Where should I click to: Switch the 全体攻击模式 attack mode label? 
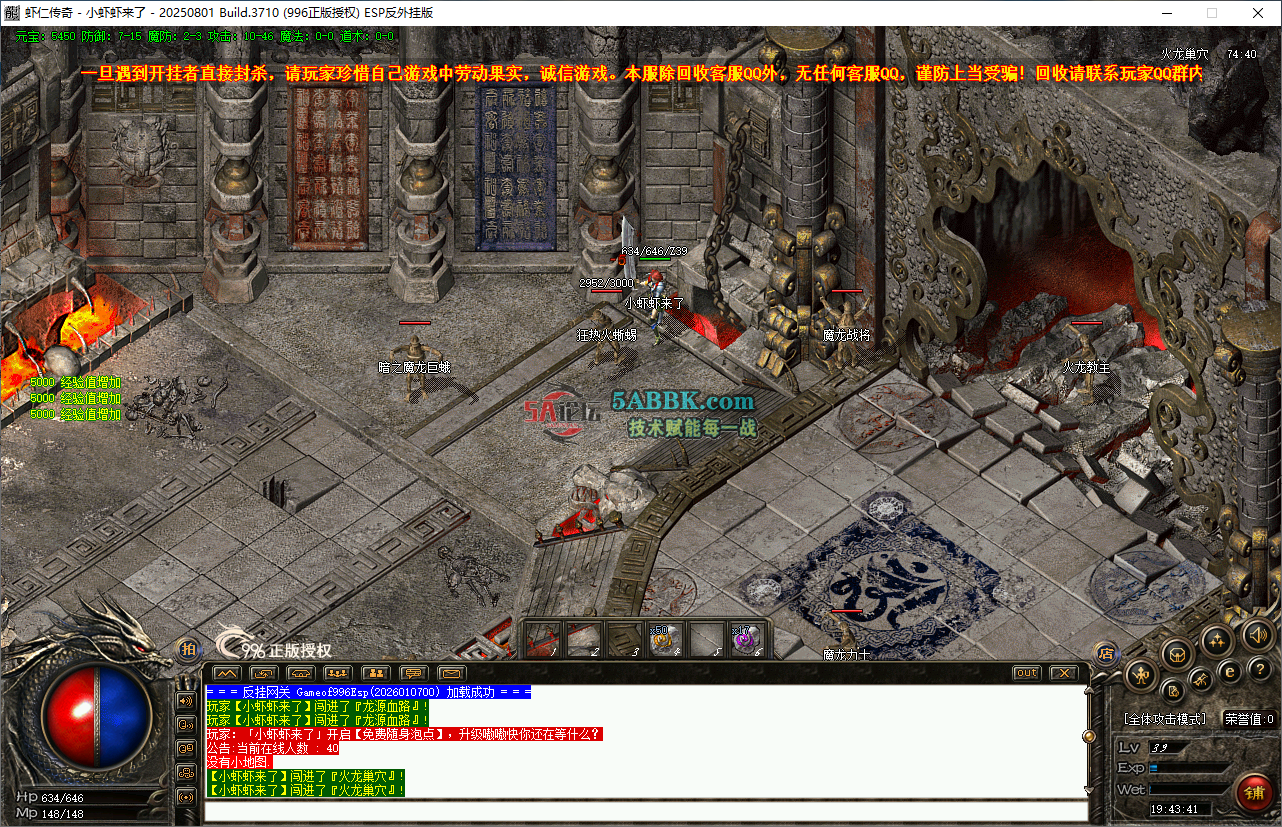point(1164,719)
